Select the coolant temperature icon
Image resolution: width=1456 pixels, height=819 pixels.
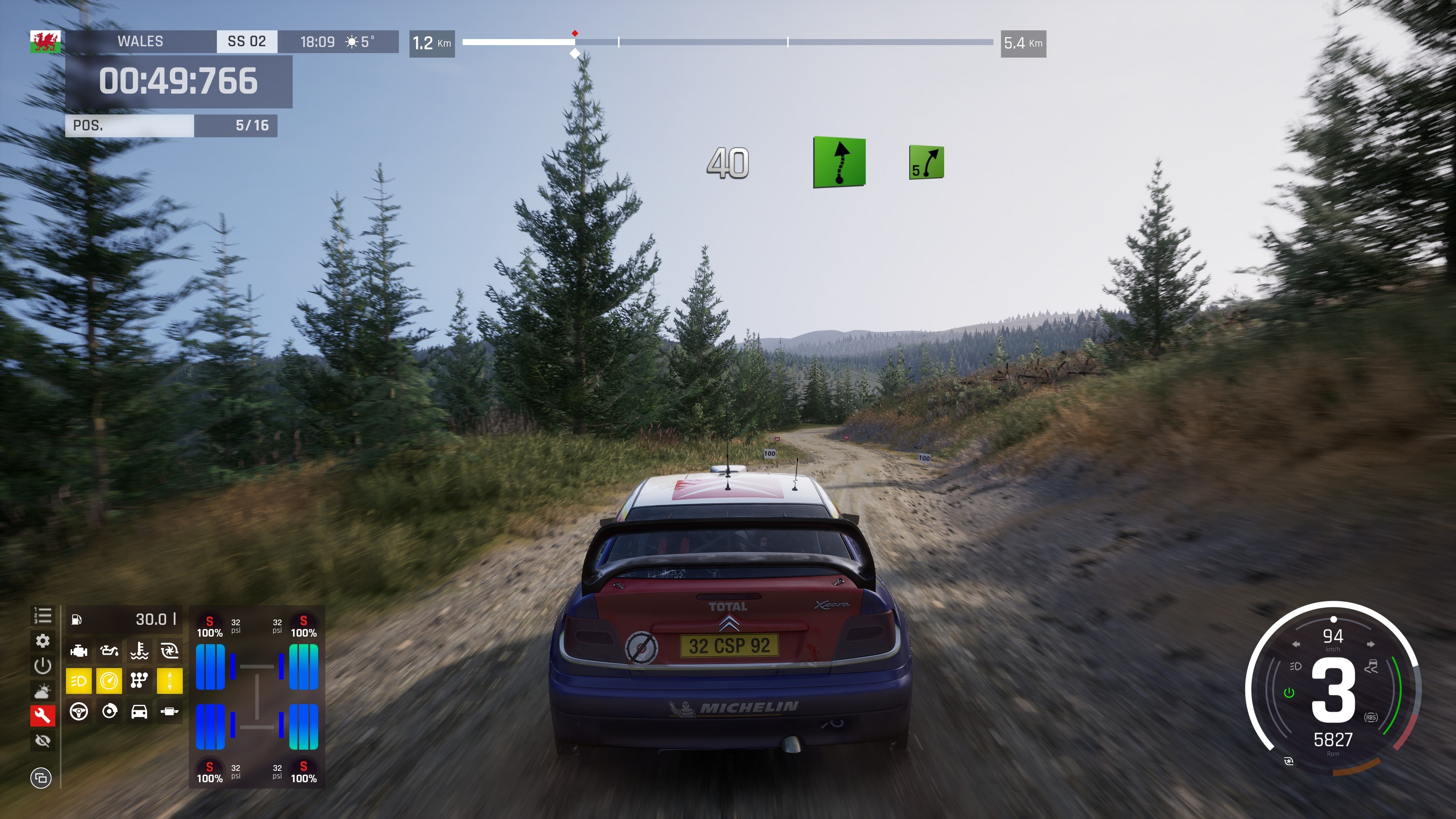click(x=139, y=651)
